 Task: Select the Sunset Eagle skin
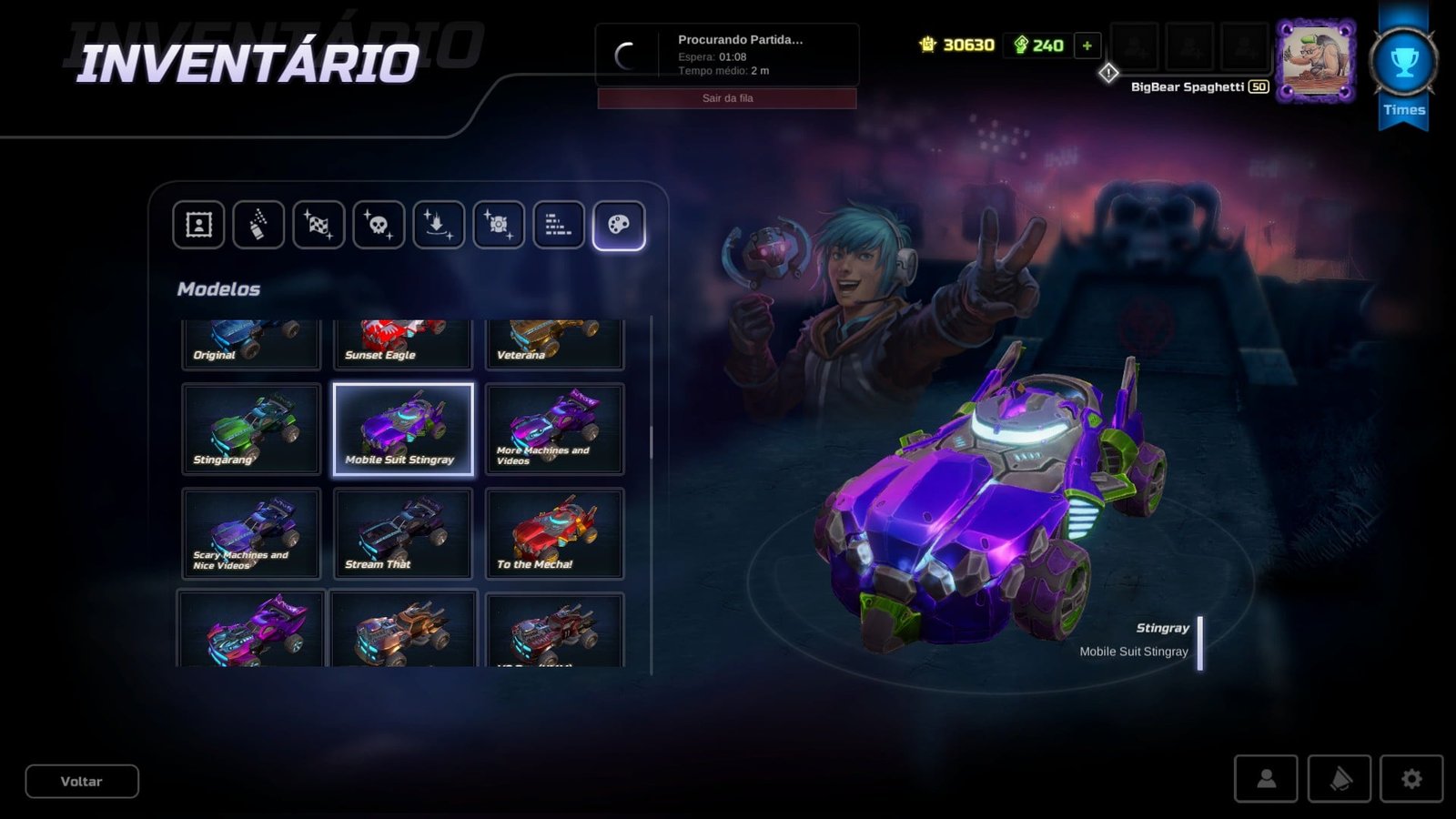pyautogui.click(x=403, y=344)
